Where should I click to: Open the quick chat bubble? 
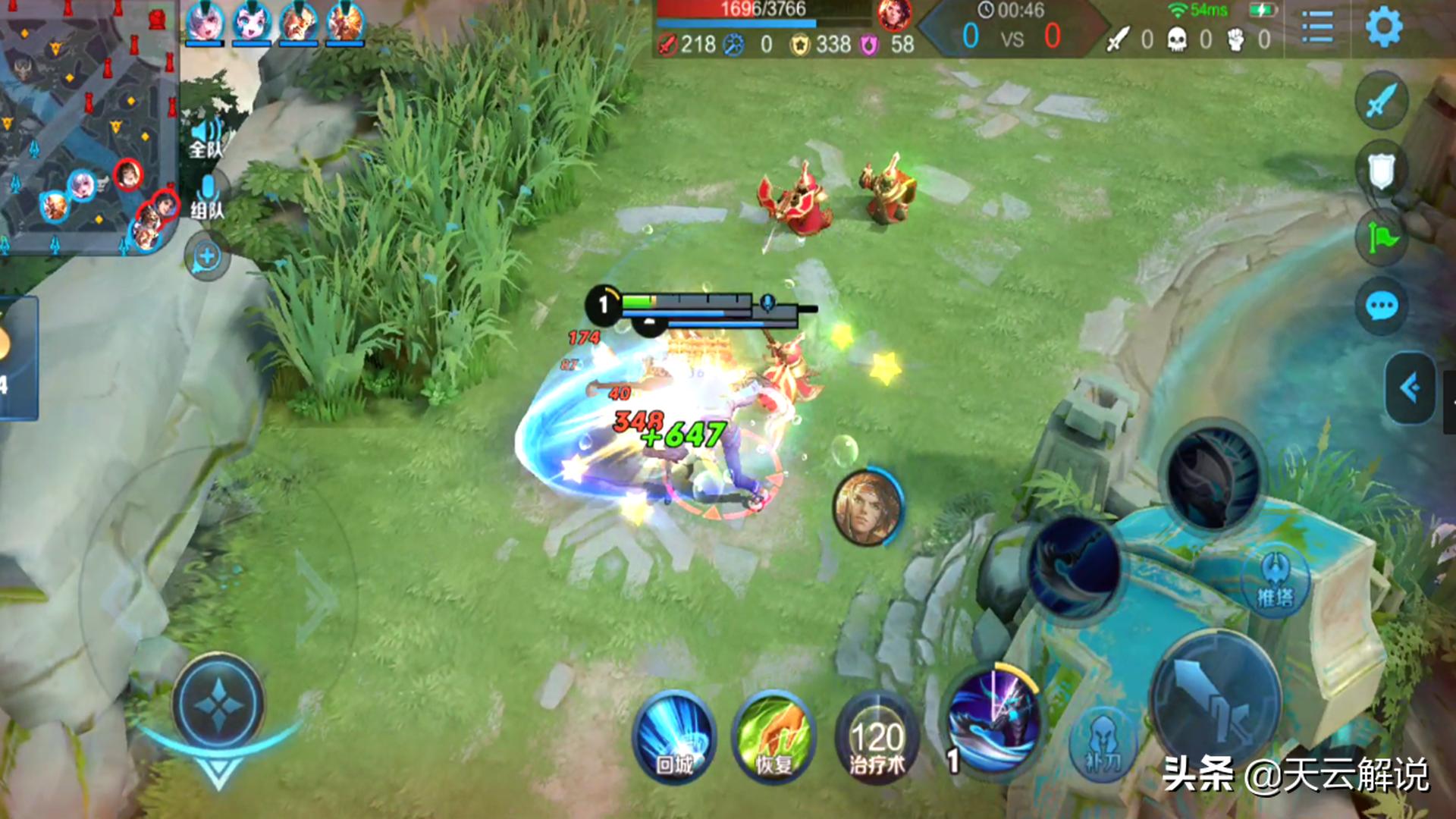pos(1381,307)
